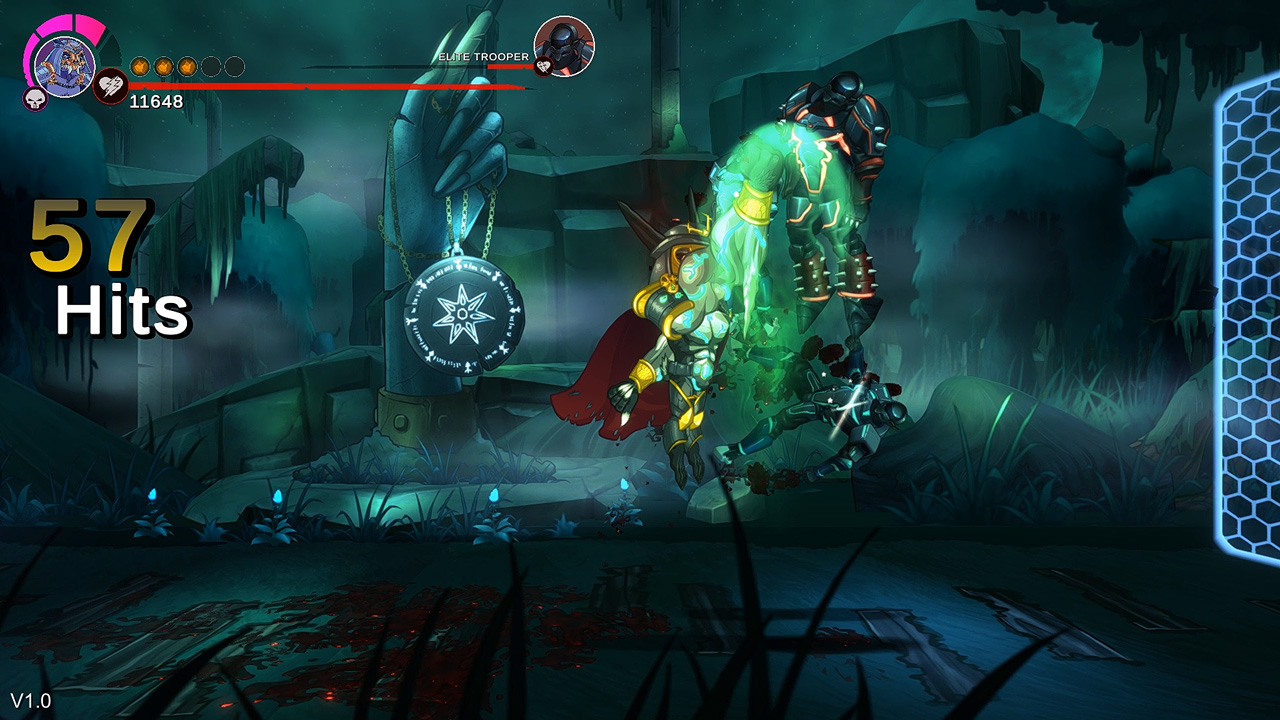This screenshot has height=720, width=1280.
Task: Toggle the second lit energy orb
Action: (163, 65)
